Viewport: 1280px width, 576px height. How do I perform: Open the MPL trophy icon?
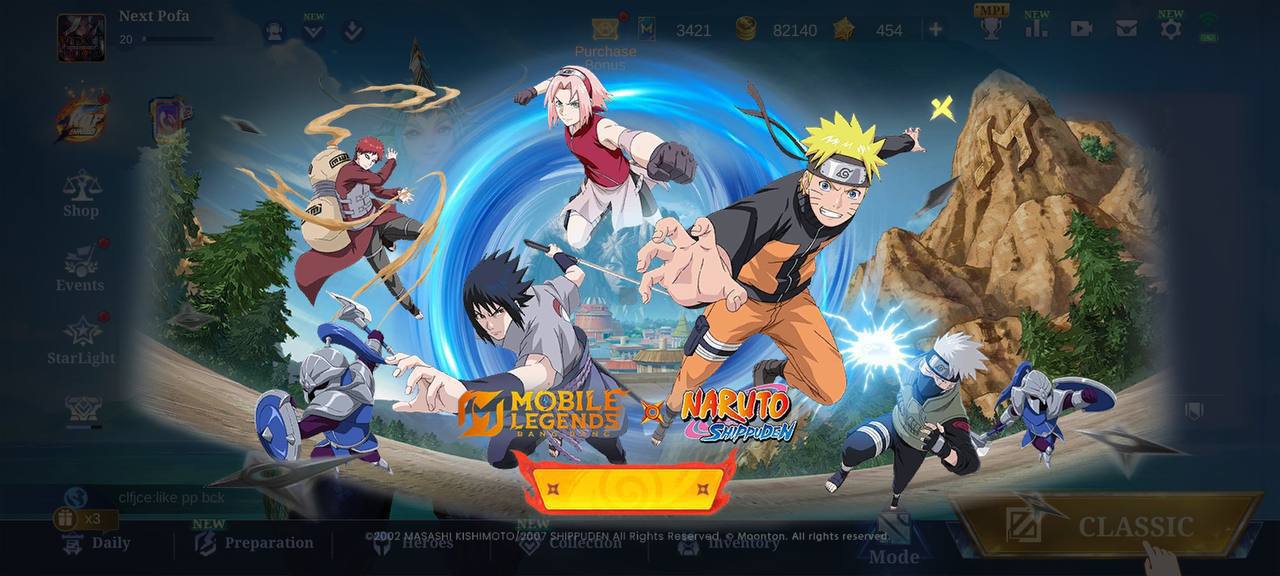coord(991,27)
